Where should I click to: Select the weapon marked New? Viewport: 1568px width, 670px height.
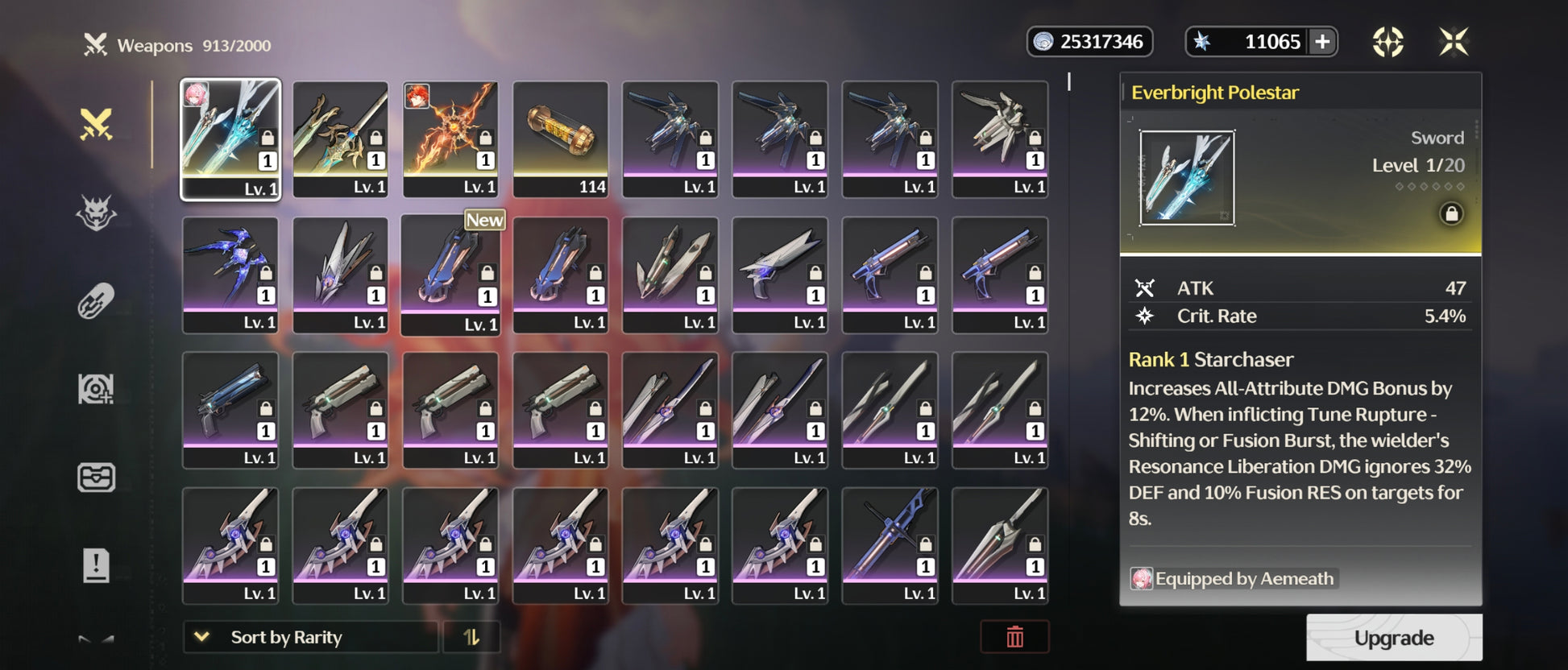pos(450,275)
